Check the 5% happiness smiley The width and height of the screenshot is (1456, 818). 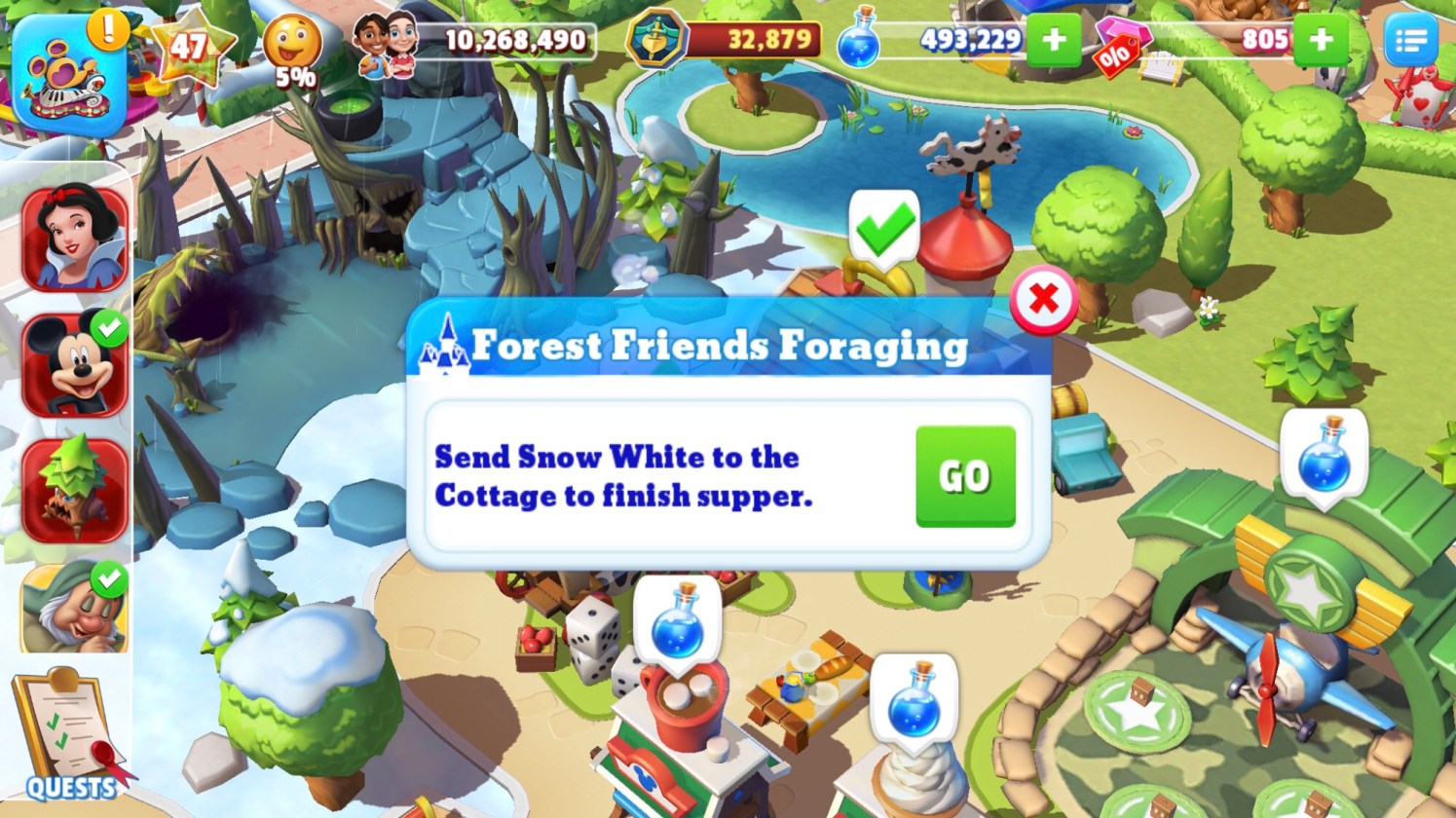[x=293, y=49]
